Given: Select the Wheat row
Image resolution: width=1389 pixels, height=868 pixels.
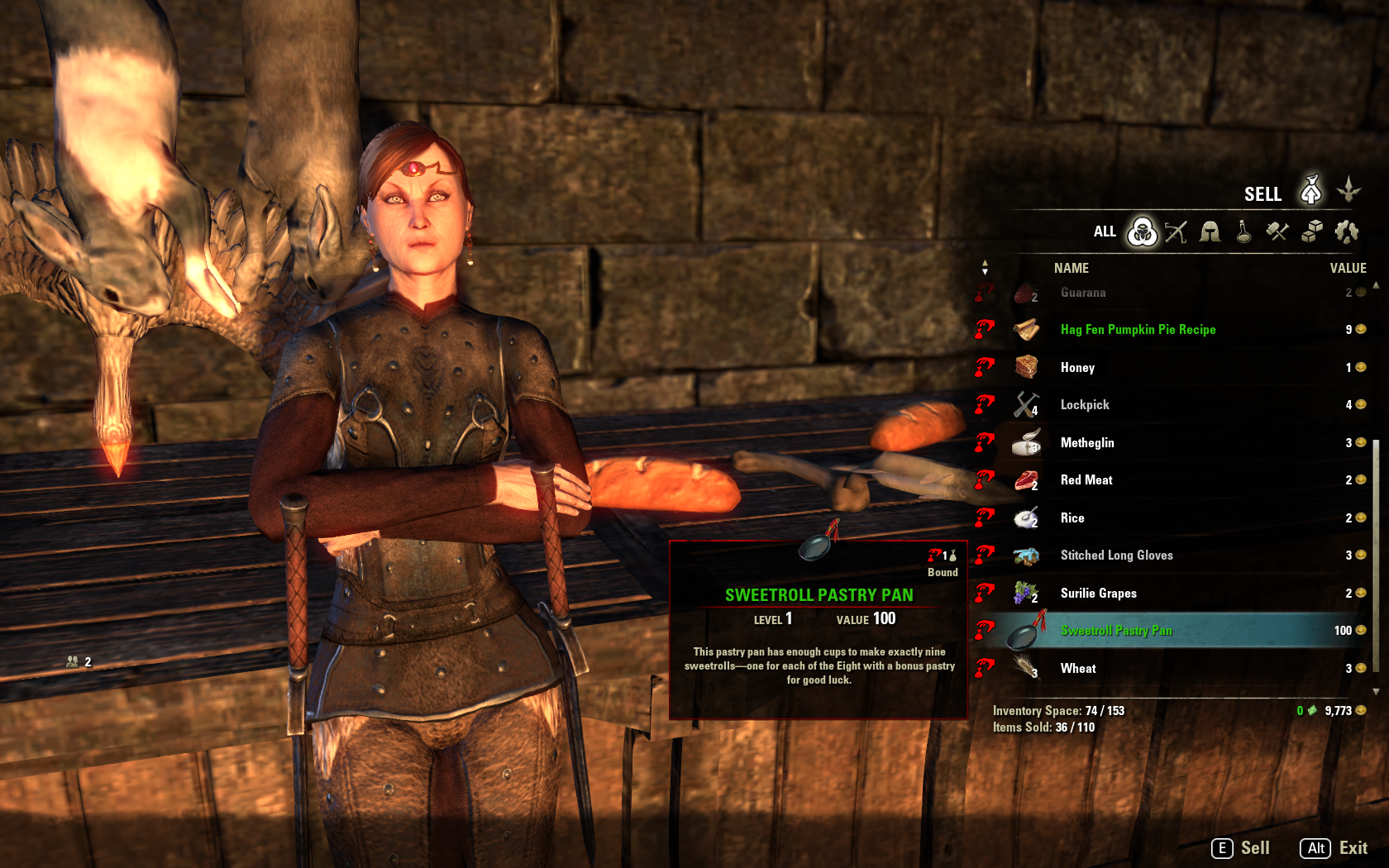Looking at the screenshot, I should 1078,669.
